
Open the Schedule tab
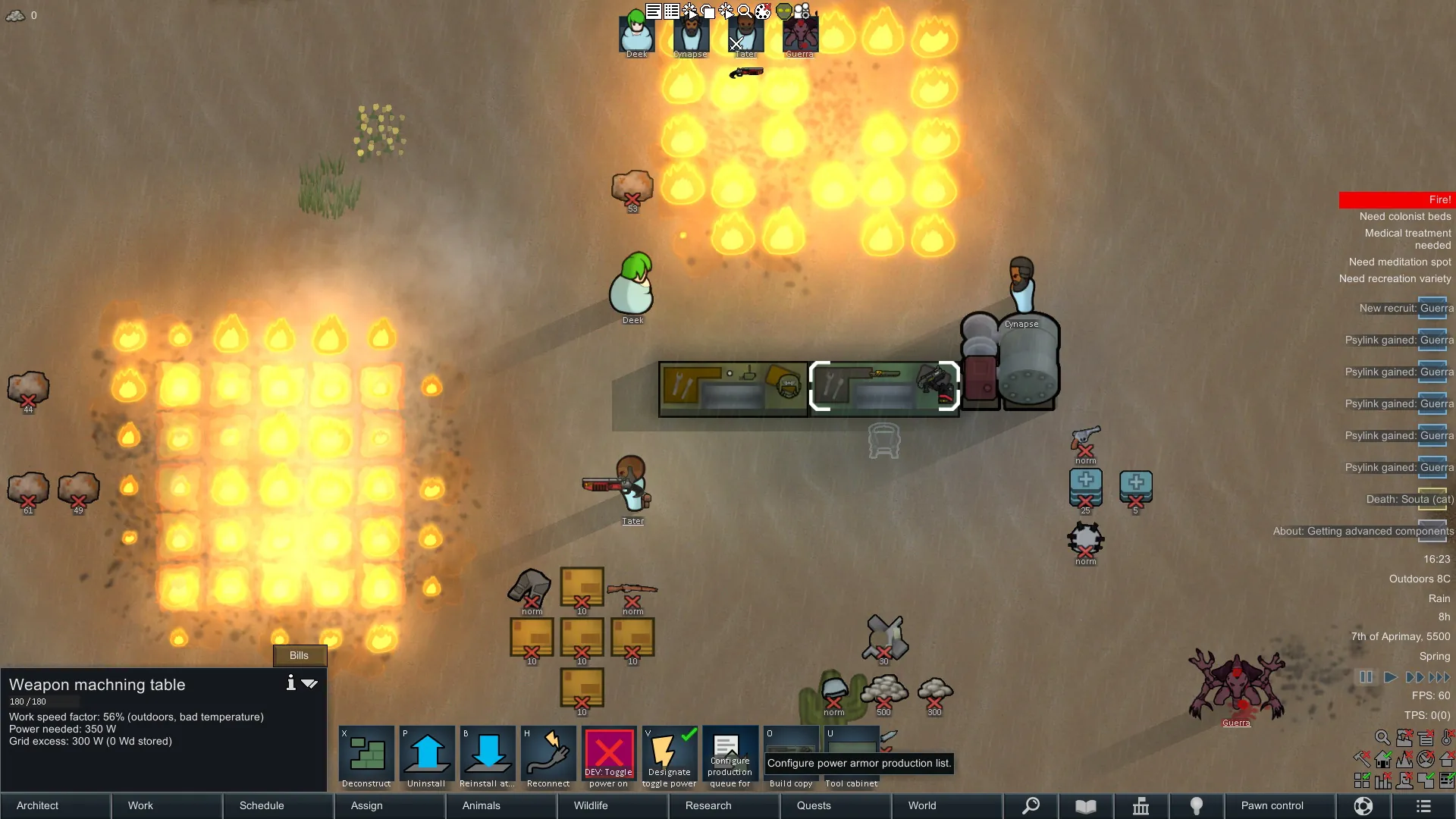262,805
